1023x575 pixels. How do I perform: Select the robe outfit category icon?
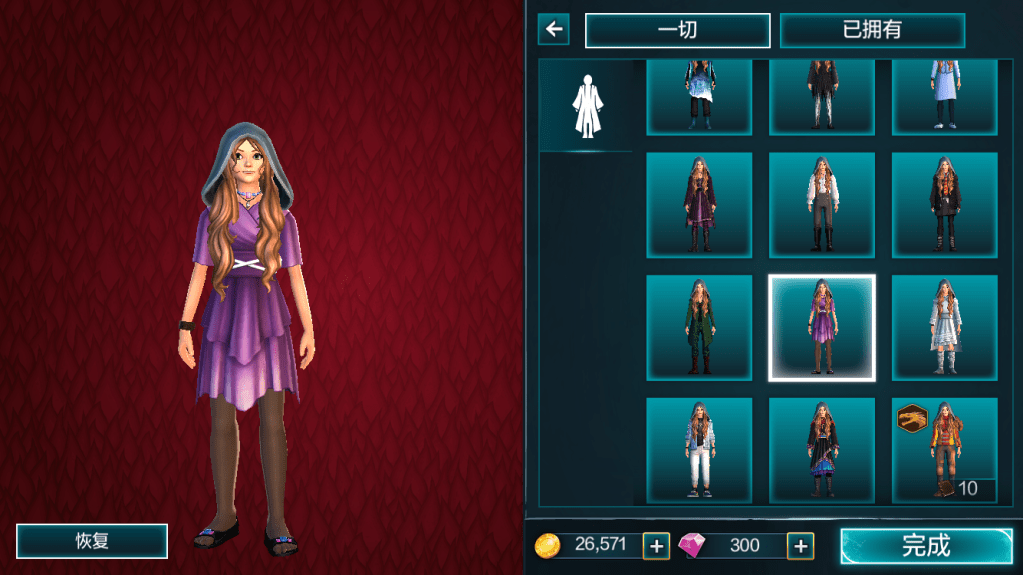tap(586, 105)
